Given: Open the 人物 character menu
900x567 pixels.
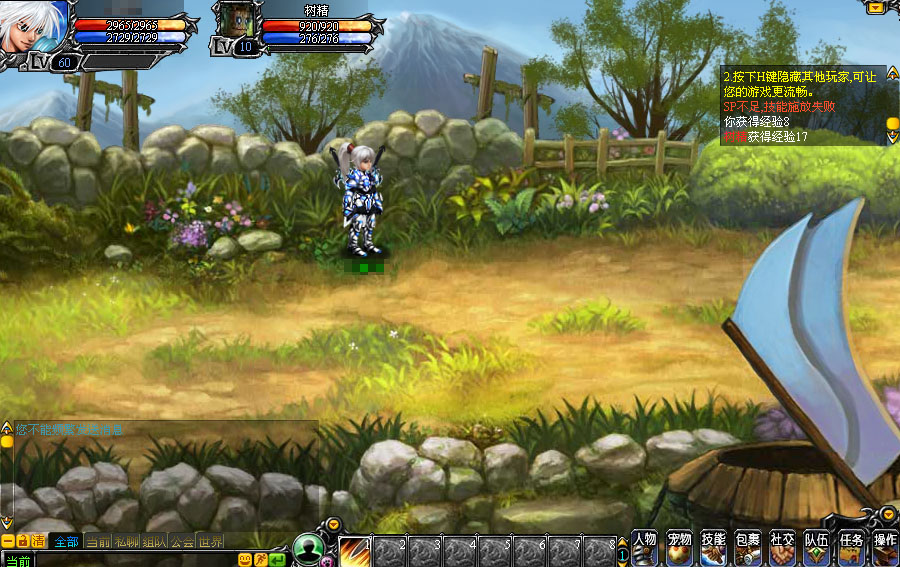Looking at the screenshot, I should pos(645,547).
